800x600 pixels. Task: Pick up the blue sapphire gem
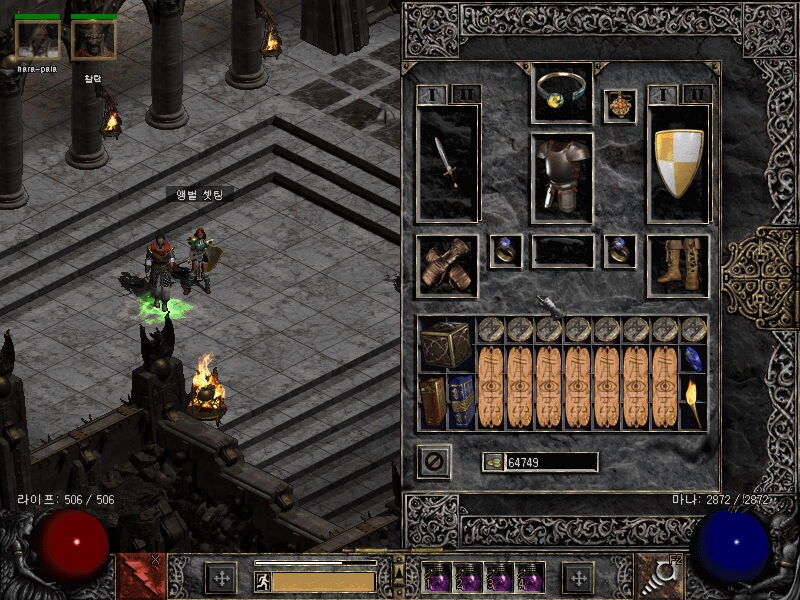pyautogui.click(x=694, y=359)
